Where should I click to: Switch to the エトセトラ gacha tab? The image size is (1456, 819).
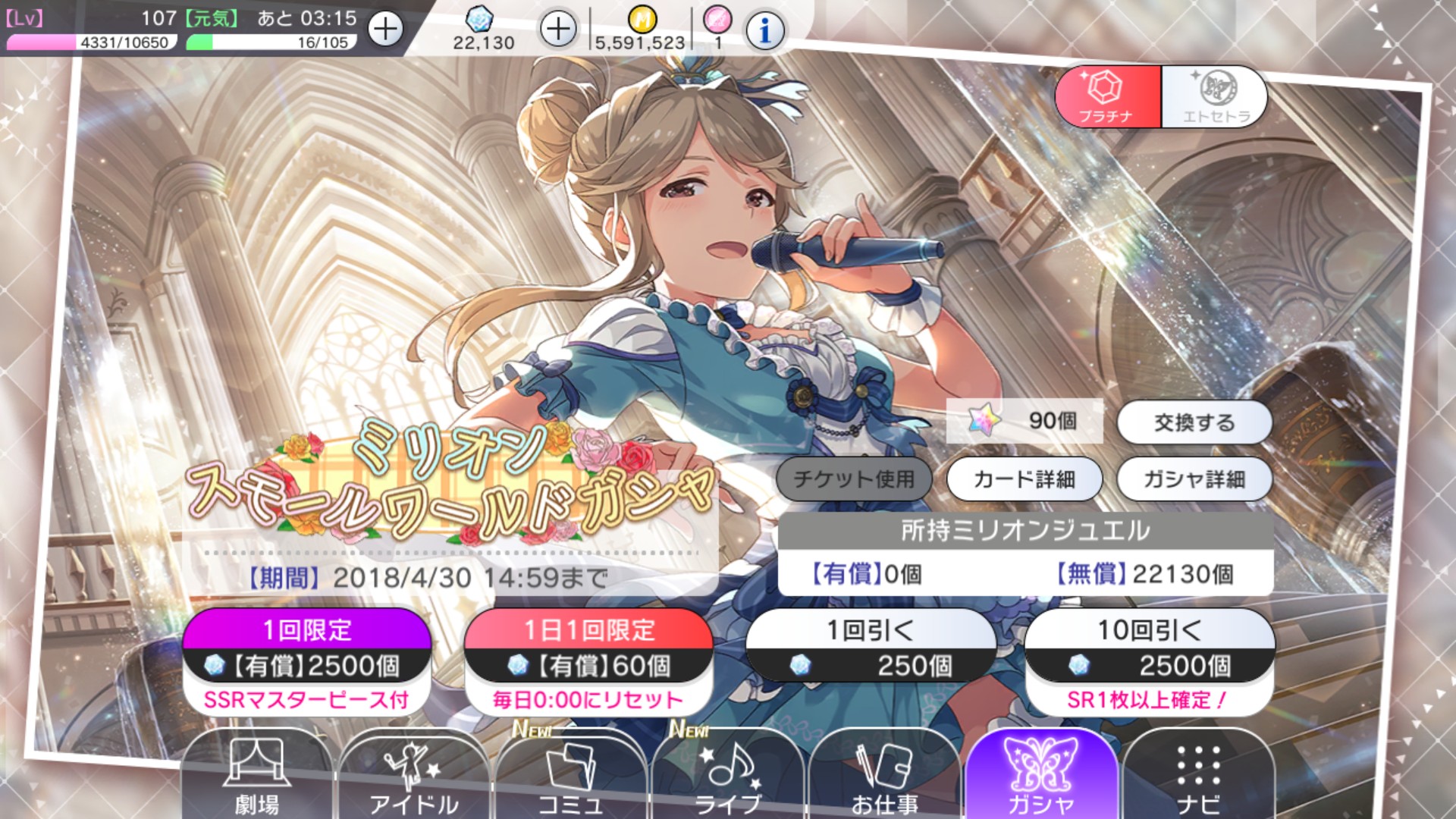click(x=1213, y=96)
